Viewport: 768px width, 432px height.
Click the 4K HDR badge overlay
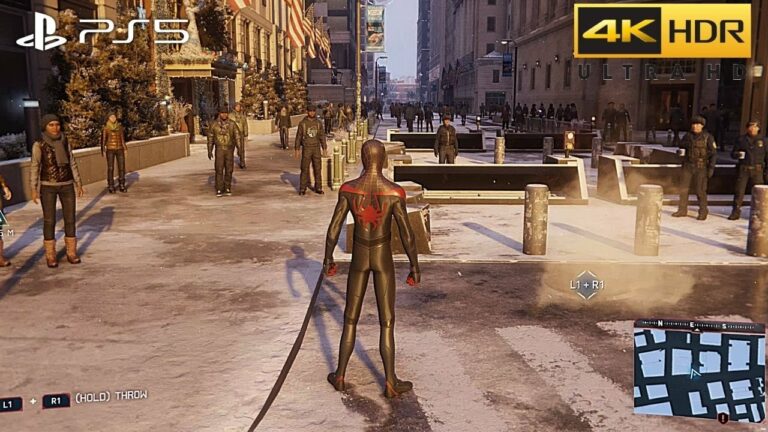[x=662, y=30]
